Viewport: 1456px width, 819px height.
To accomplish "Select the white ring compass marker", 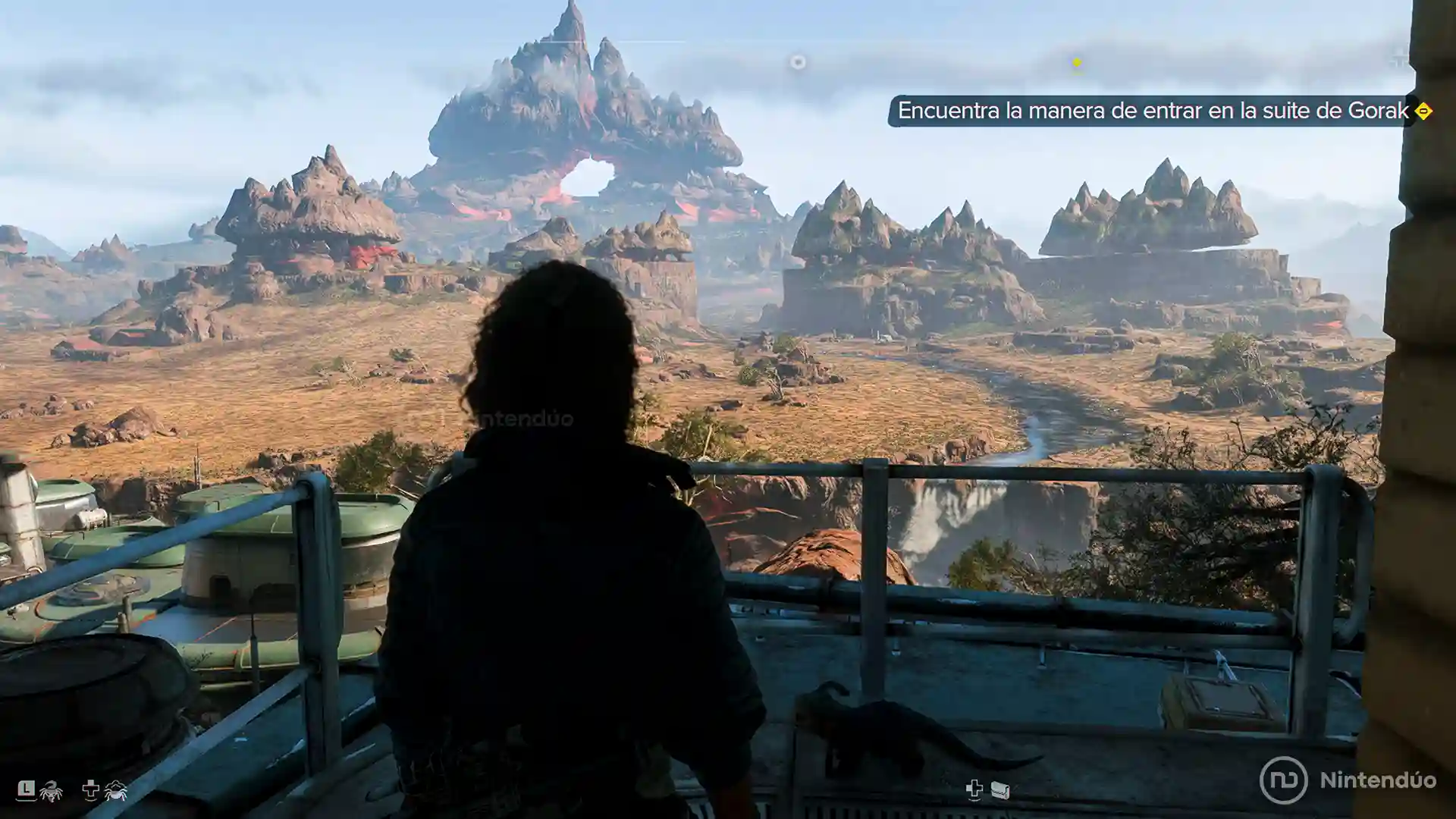I will pos(798,62).
